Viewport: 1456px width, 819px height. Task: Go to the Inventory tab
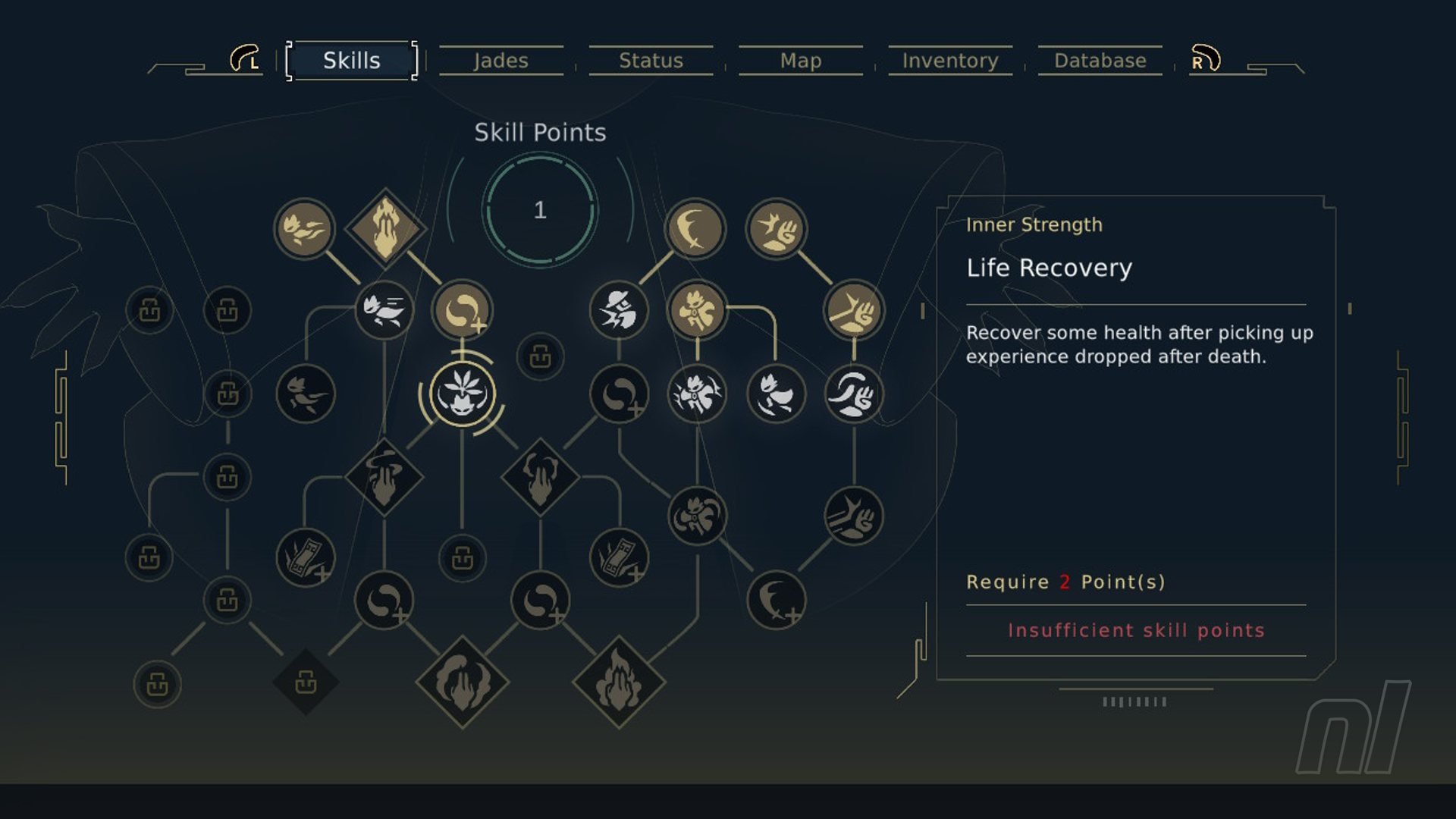coord(950,61)
